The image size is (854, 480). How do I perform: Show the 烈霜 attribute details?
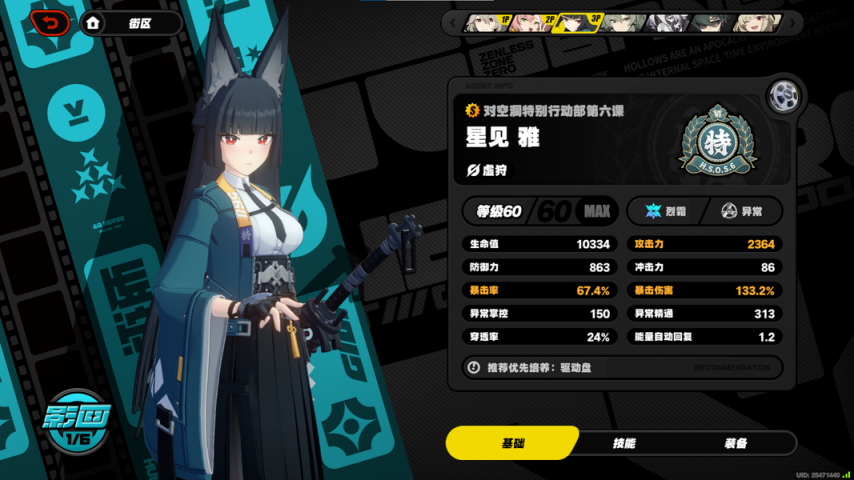pos(663,211)
